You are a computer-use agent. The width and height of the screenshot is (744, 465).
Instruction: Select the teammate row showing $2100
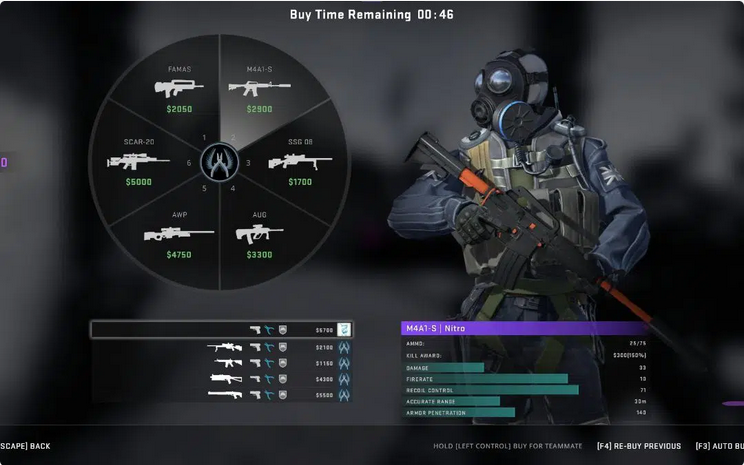tap(220, 347)
